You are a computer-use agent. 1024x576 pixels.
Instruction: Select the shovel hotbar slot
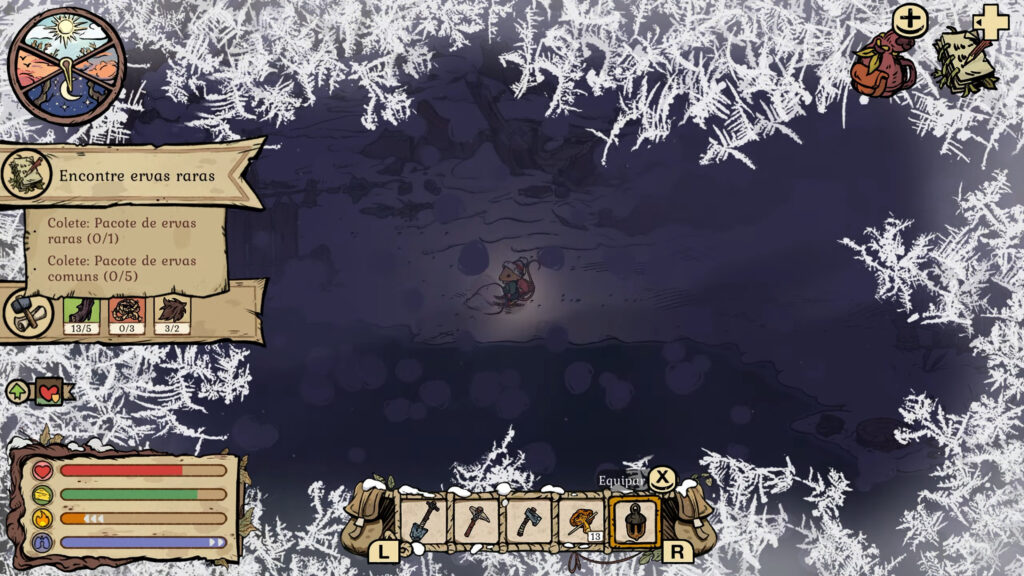[424, 520]
